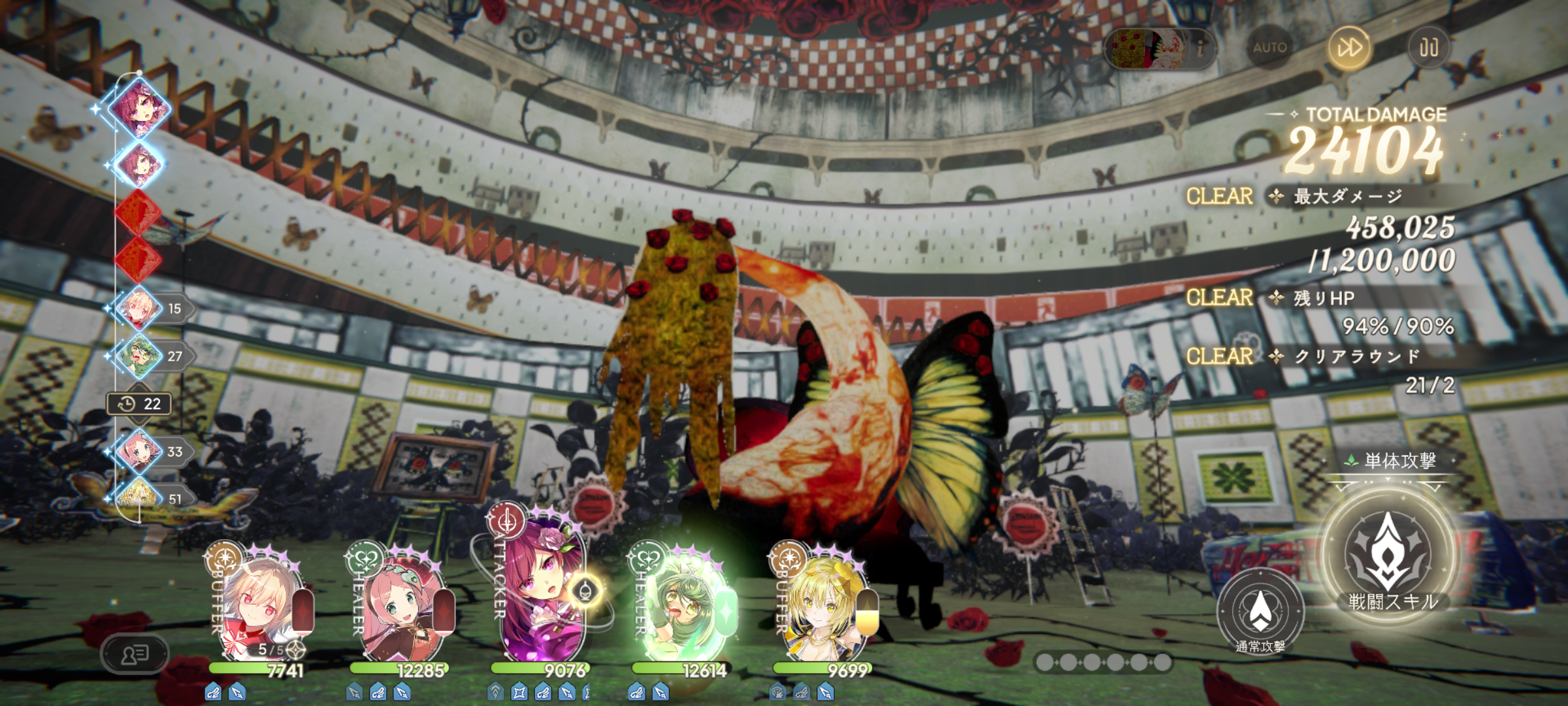Pause the battle
1568x706 pixels.
pos(1428,48)
